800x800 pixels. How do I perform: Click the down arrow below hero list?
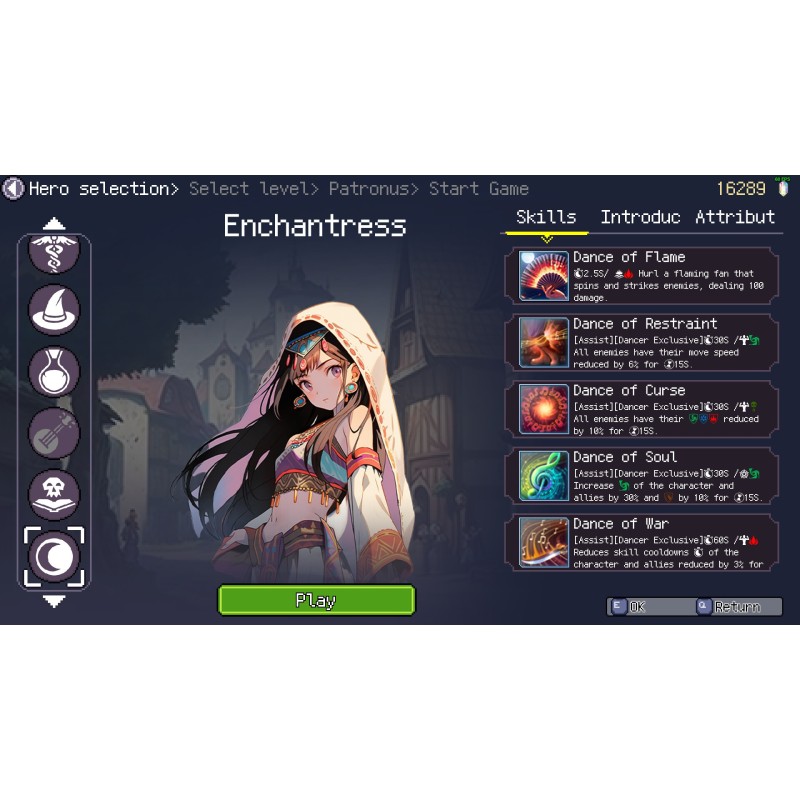pos(54,602)
